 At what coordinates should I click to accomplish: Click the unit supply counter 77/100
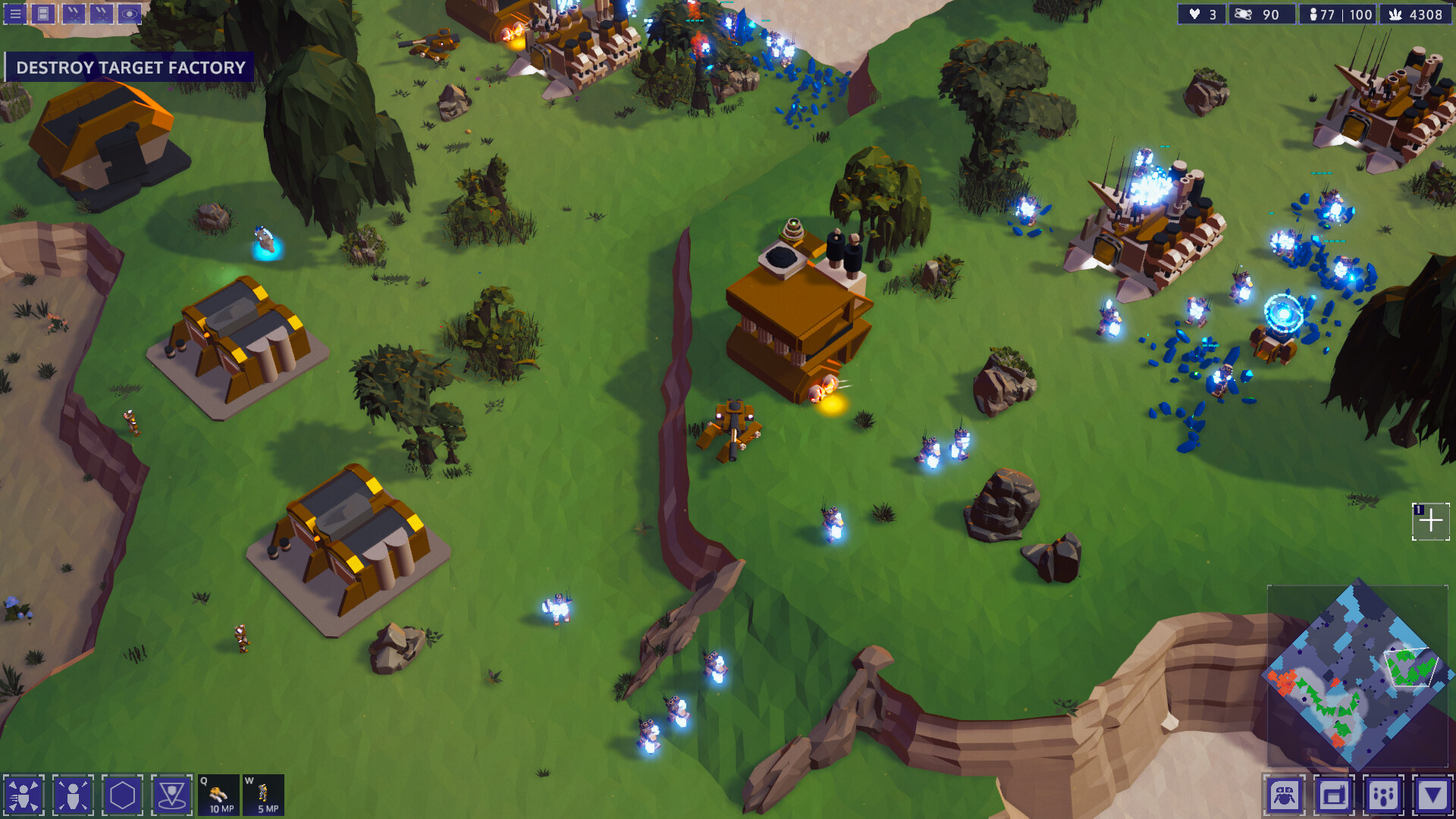[x=1338, y=14]
